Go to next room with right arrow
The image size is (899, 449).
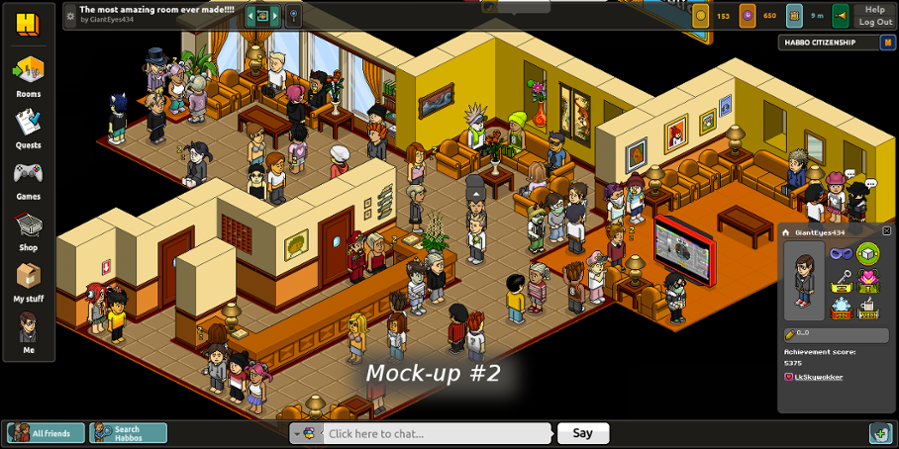(x=275, y=16)
